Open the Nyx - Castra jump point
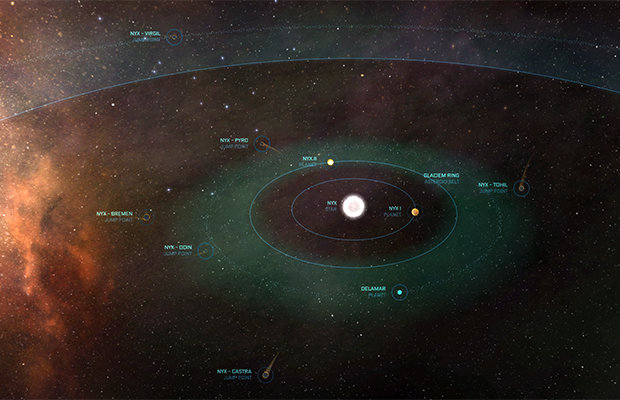The image size is (620, 400). (266, 376)
